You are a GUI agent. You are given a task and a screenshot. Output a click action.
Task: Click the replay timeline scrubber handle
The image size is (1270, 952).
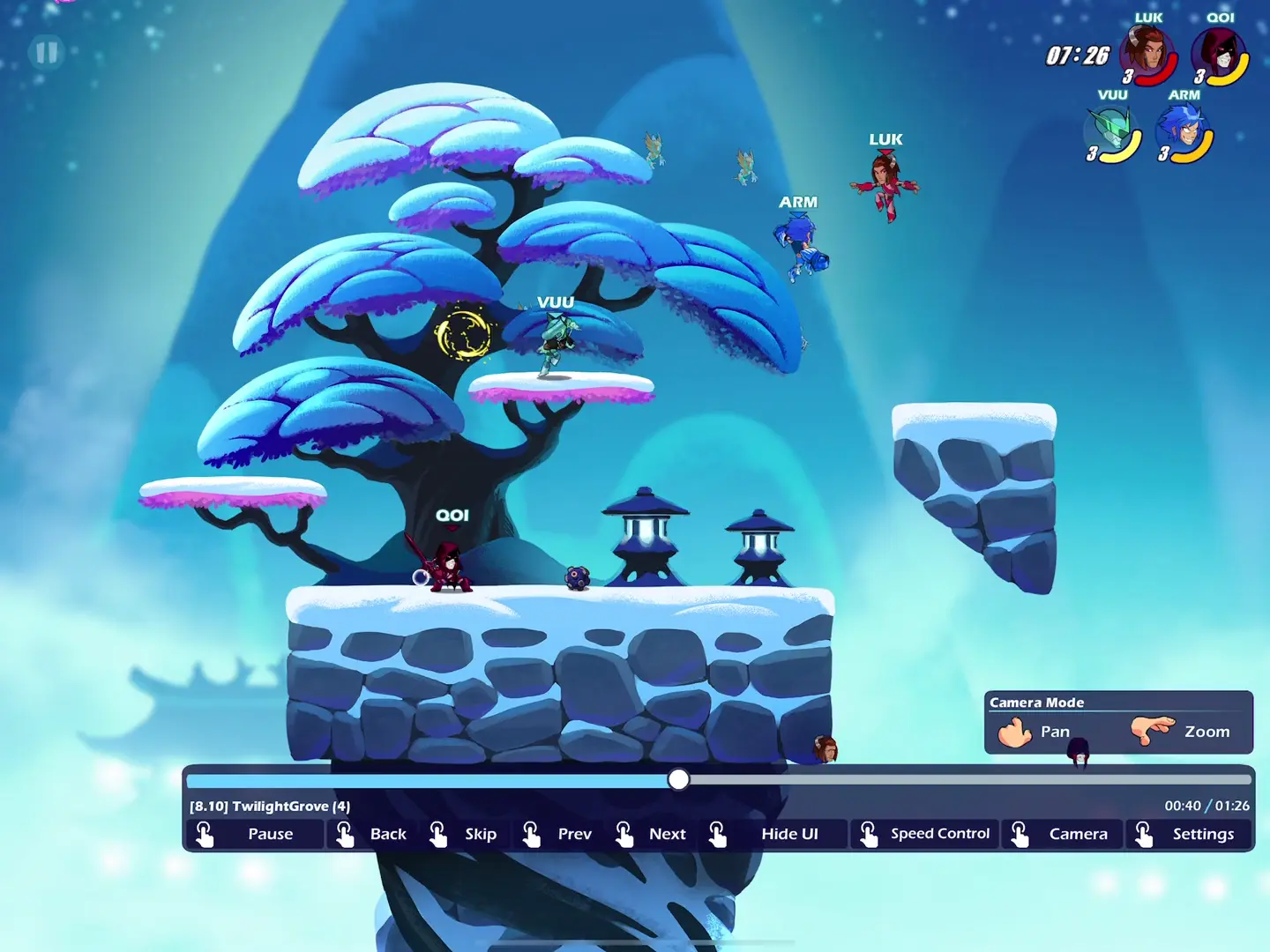pos(678,779)
